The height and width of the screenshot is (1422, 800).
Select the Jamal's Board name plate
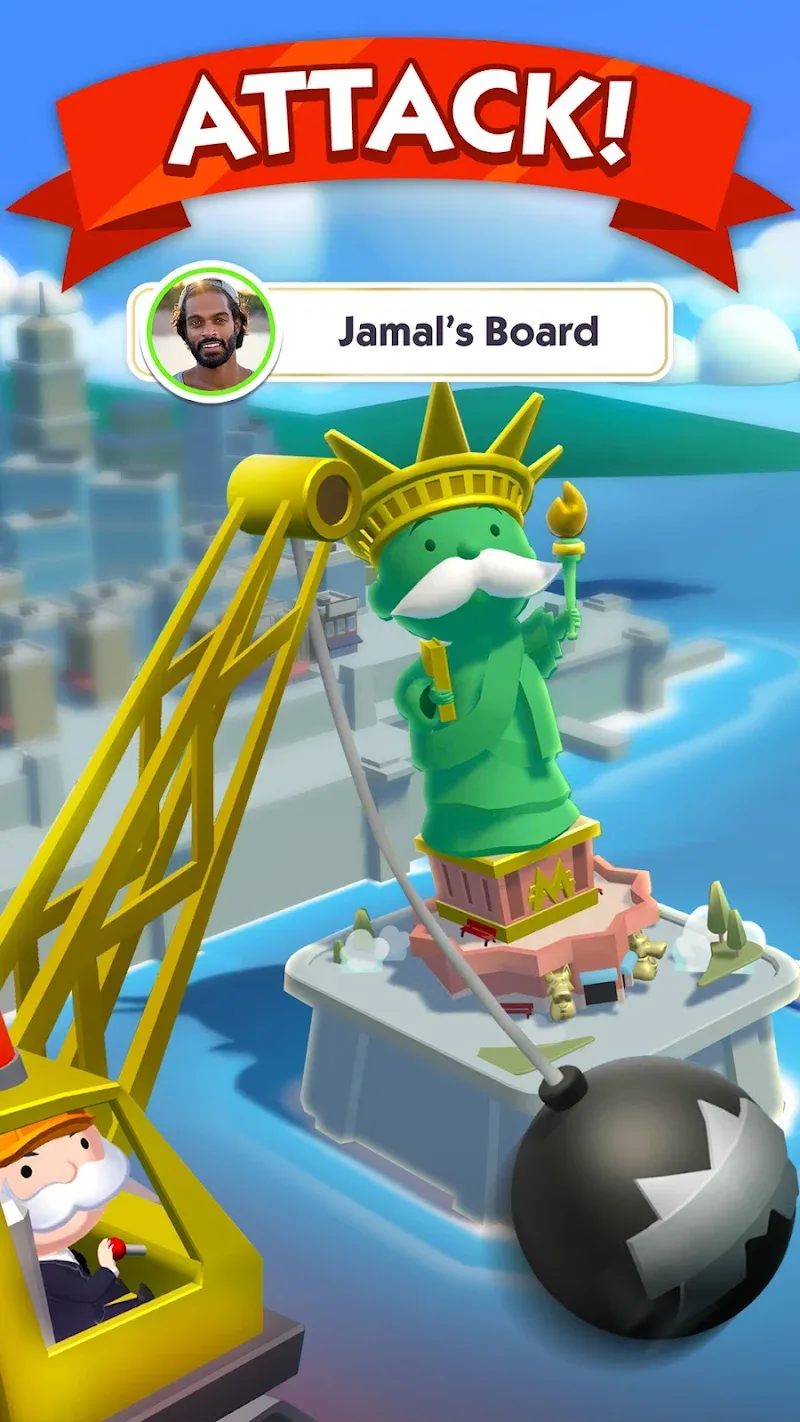tap(468, 332)
